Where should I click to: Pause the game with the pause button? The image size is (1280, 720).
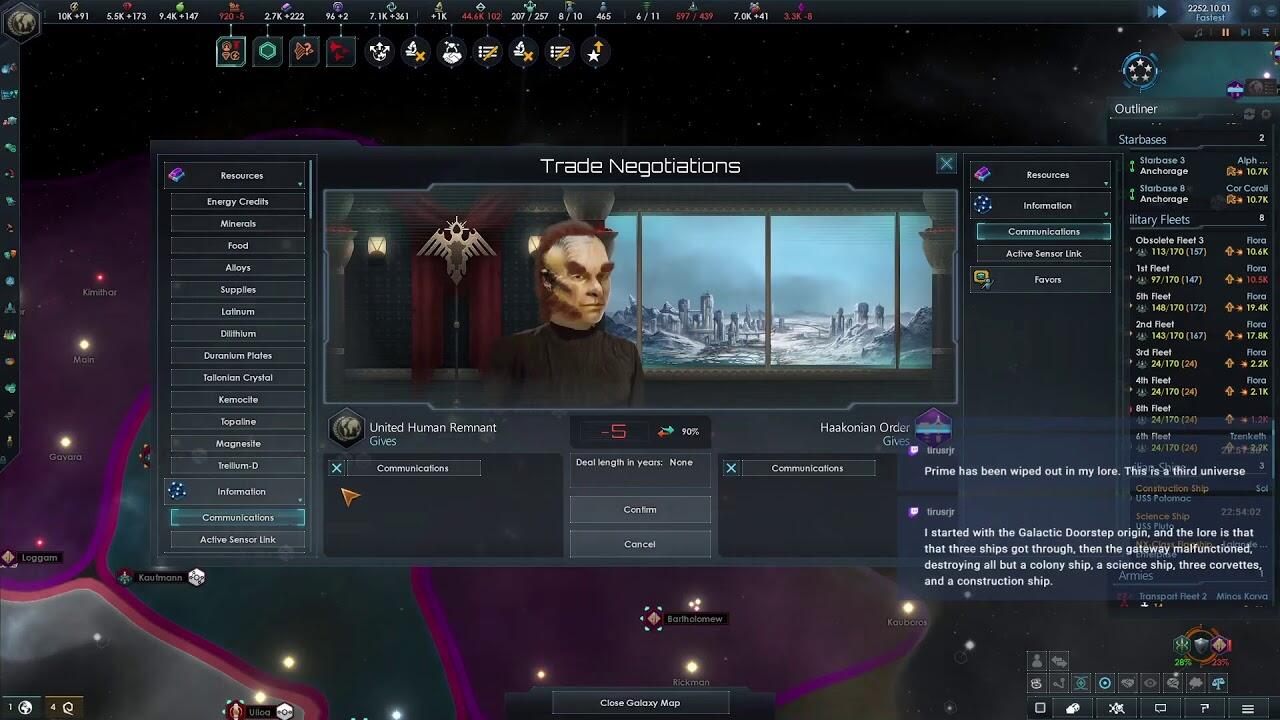(1225, 32)
